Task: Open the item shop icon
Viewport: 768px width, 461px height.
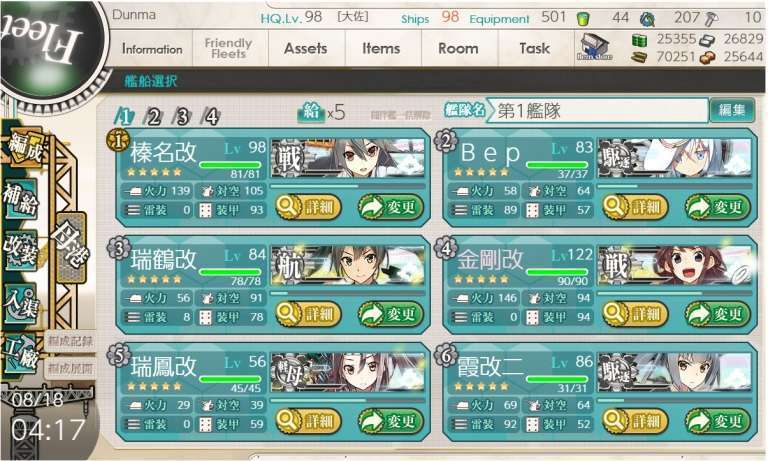Action: point(594,47)
